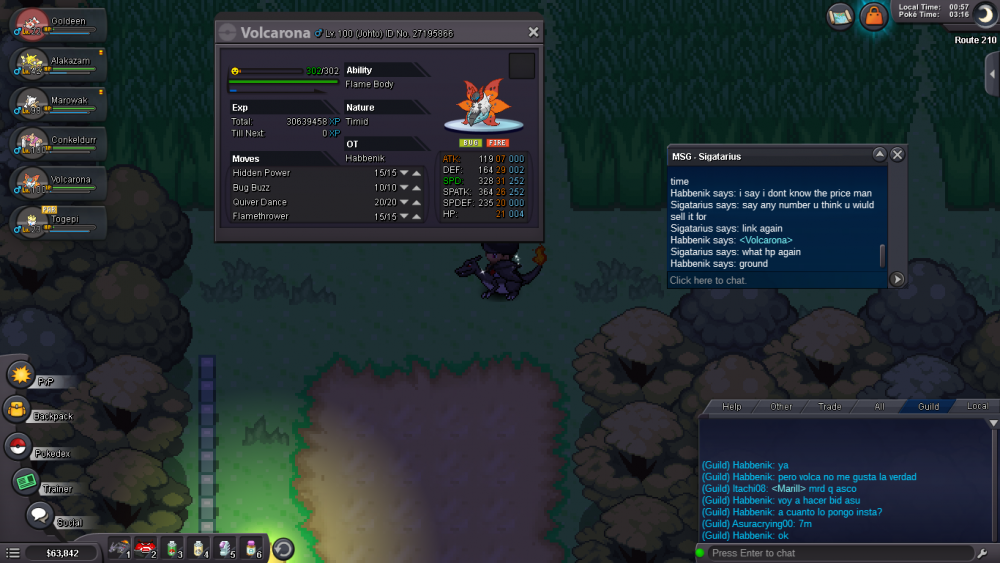Click the private message chat input
1000x563 pixels.
(775, 280)
